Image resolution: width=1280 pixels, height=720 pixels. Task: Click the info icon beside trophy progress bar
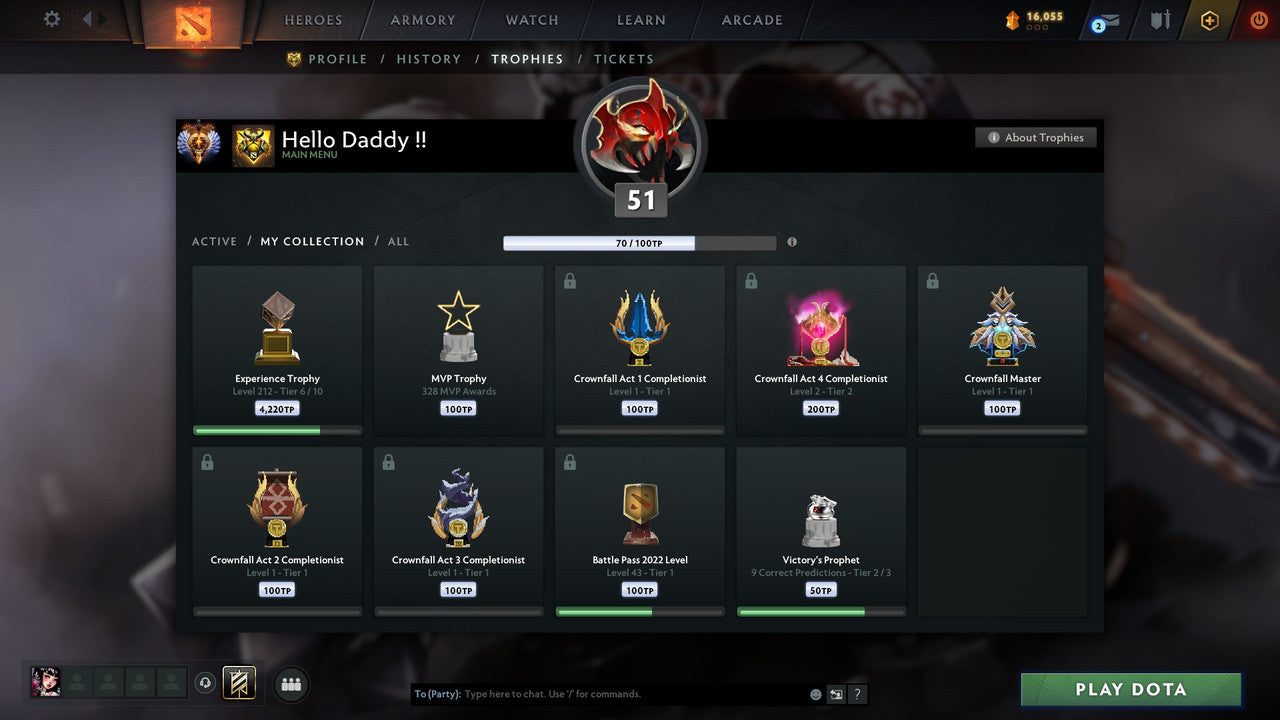(791, 242)
